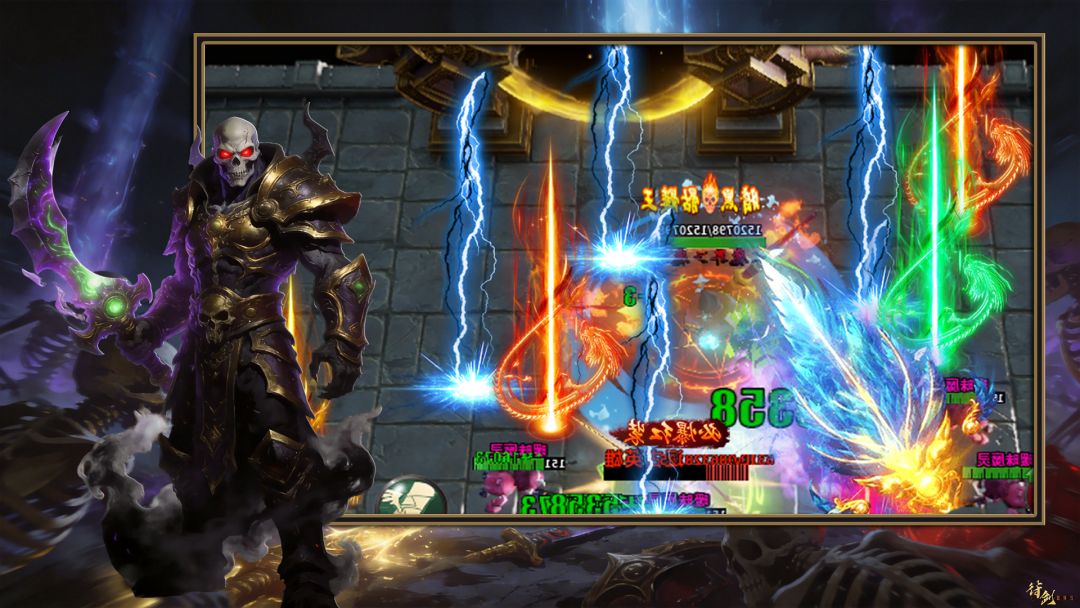Tap the round green button
1080x608 pixels.
coord(412,497)
